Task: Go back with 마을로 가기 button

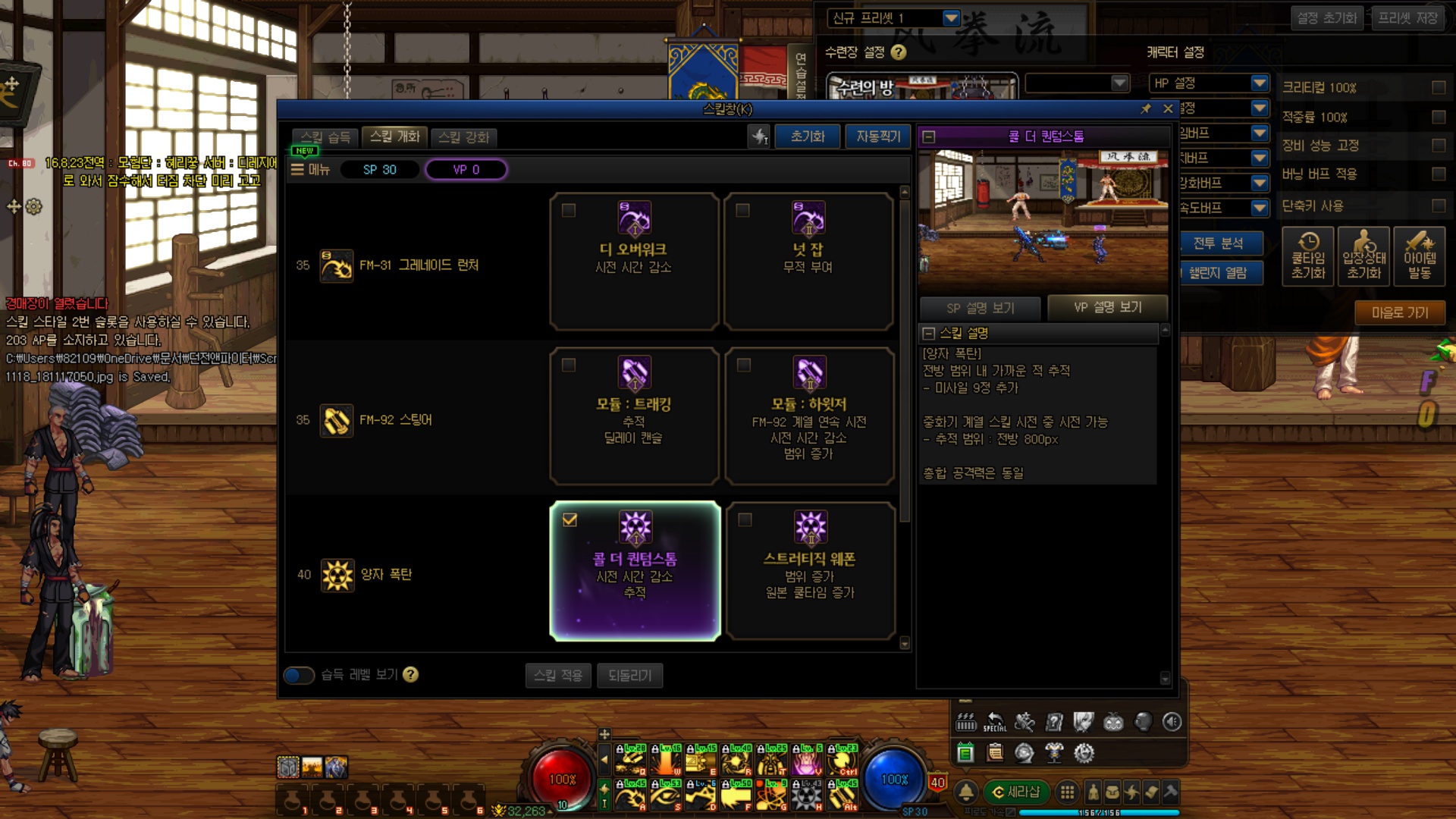Action: pos(1399,312)
